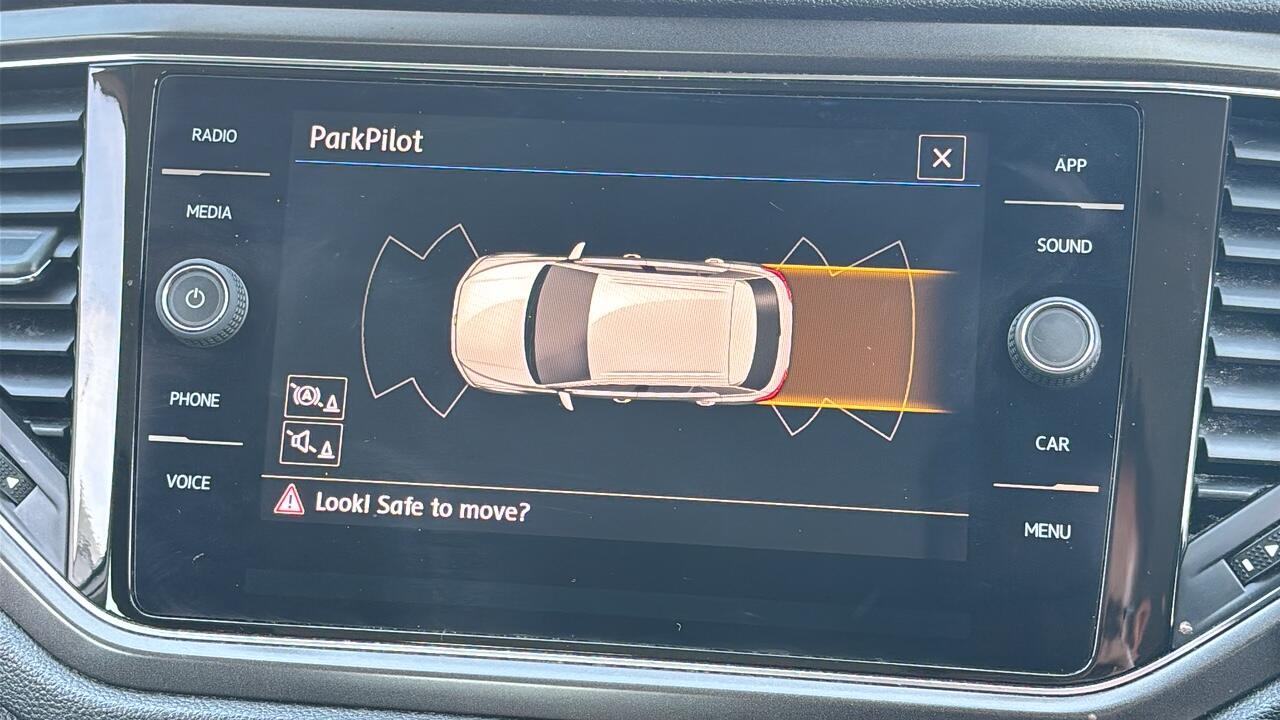Go to the main MENU
1280x720 pixels.
pyautogui.click(x=1047, y=531)
